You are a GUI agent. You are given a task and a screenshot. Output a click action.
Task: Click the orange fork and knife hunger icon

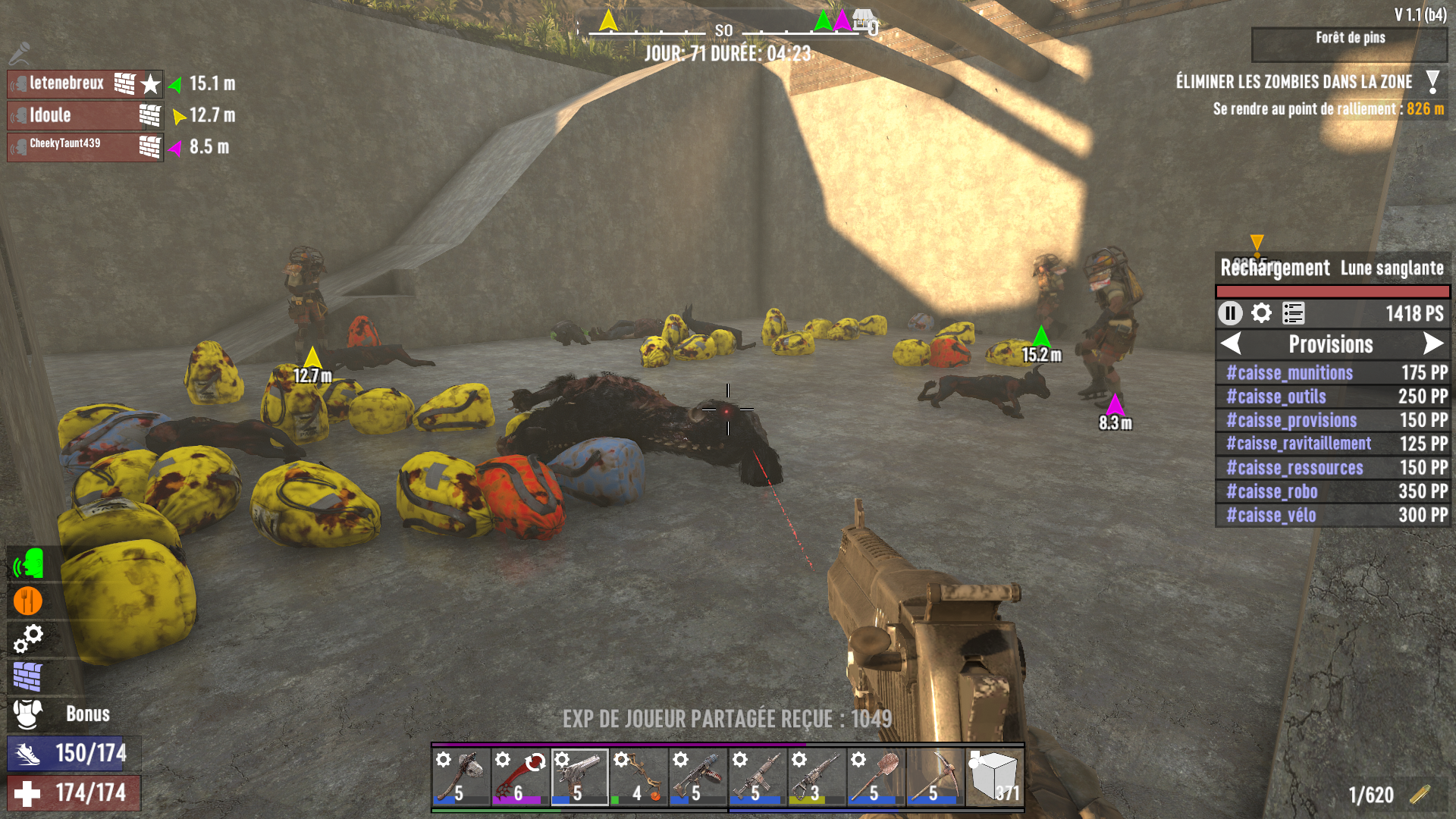(x=28, y=601)
